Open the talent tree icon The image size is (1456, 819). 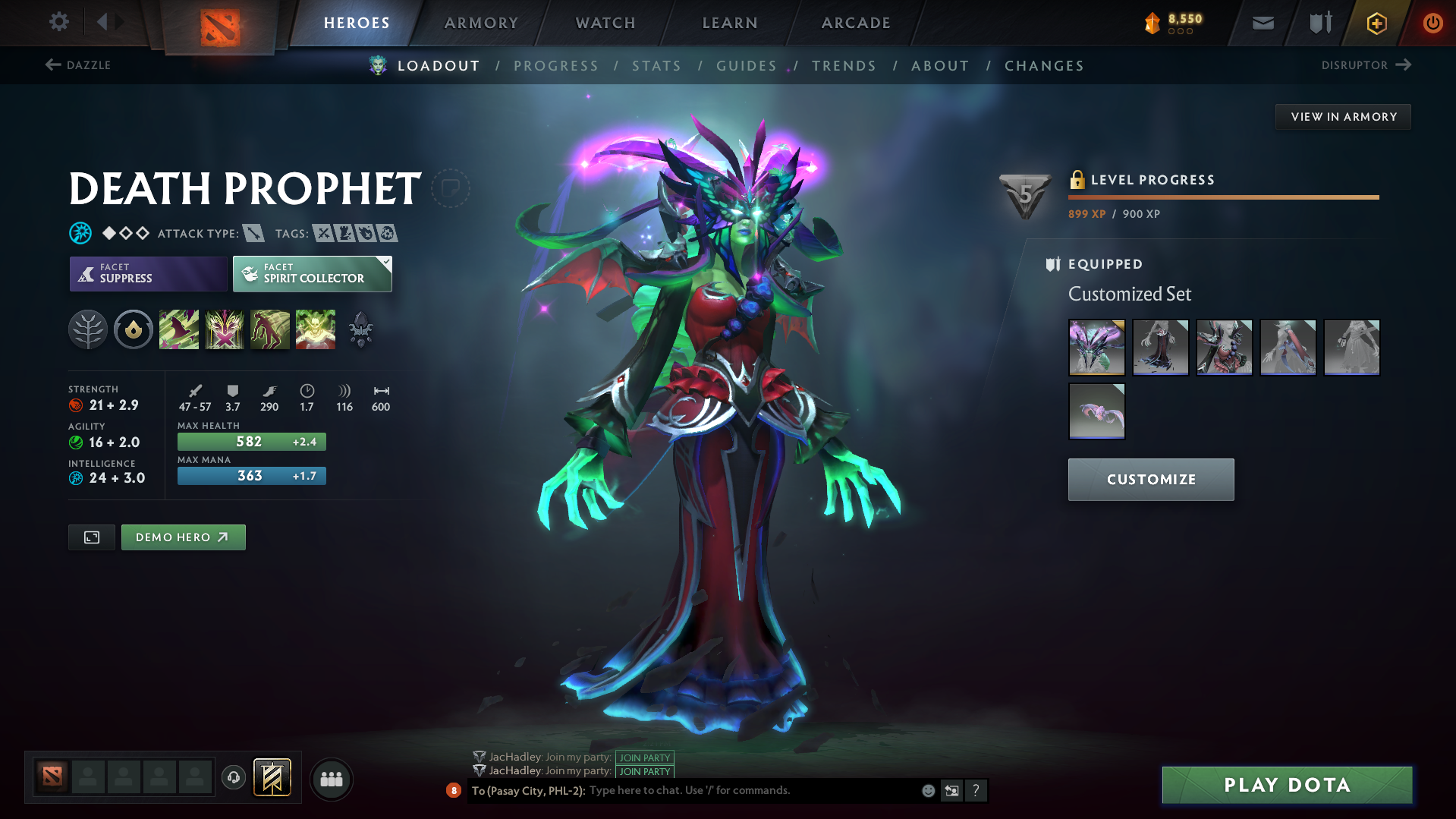coord(88,329)
